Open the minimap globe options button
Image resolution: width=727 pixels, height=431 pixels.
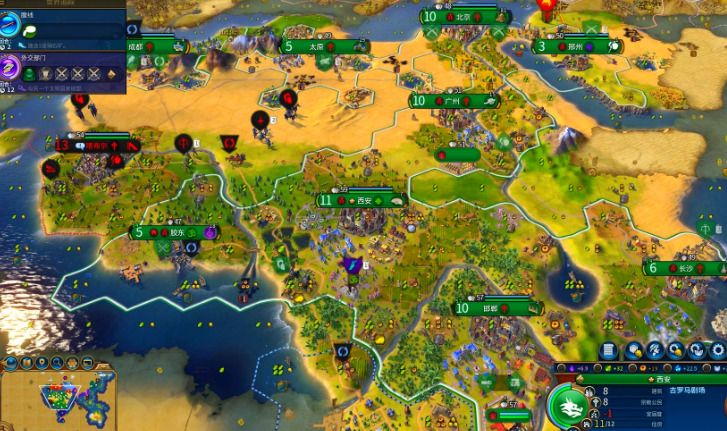(x=9, y=362)
